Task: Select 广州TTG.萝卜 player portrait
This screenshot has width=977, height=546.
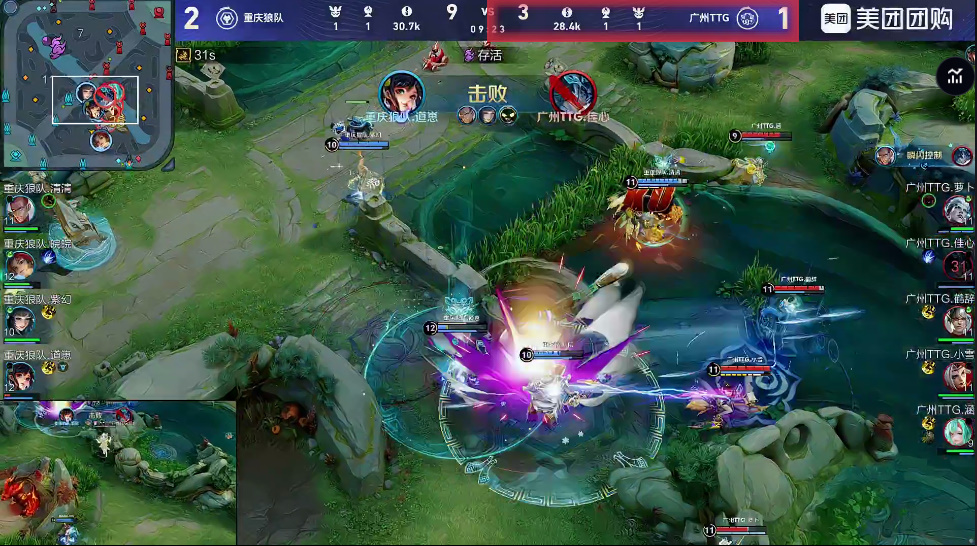Action: (956, 209)
